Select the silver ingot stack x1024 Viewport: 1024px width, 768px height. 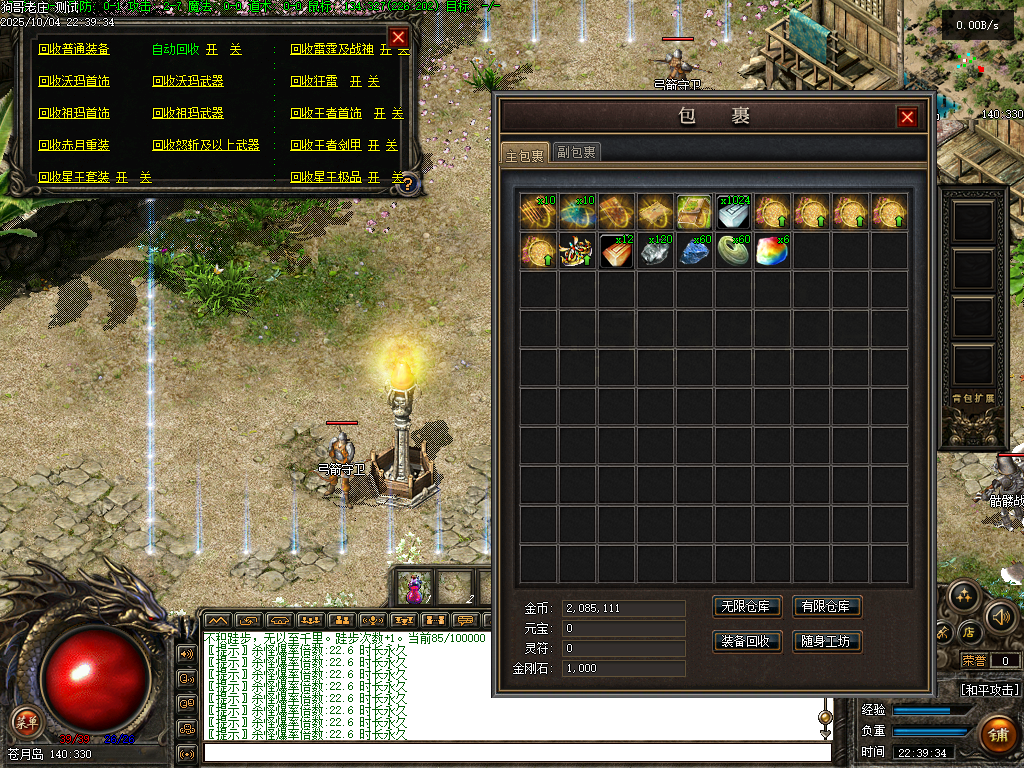tap(733, 212)
